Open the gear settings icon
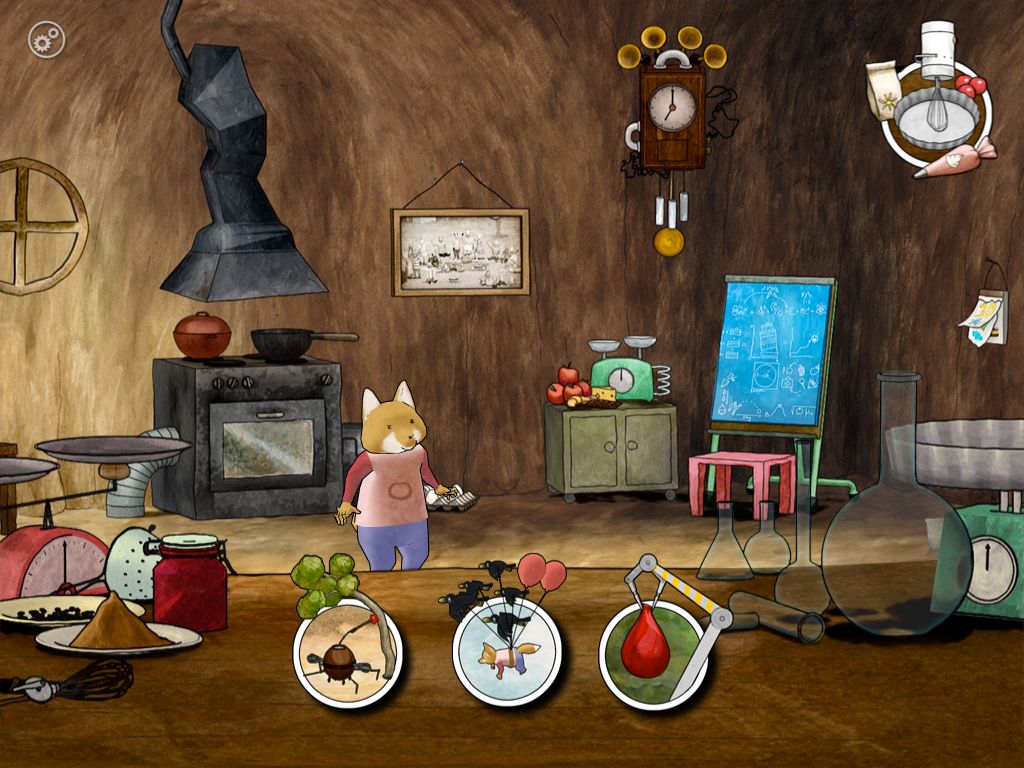The image size is (1024, 768). coord(46,40)
